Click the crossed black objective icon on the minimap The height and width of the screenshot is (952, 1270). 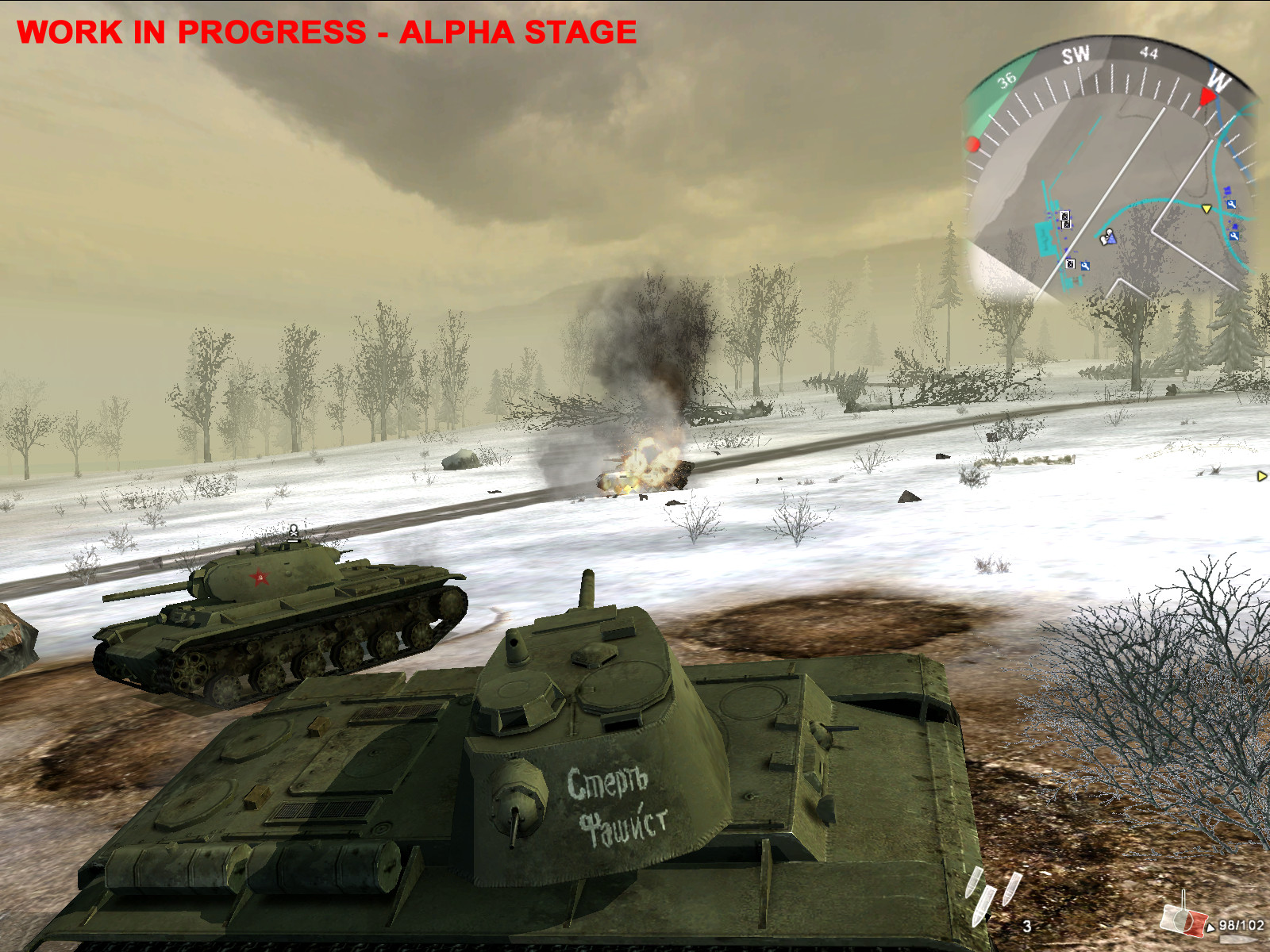tap(1064, 217)
